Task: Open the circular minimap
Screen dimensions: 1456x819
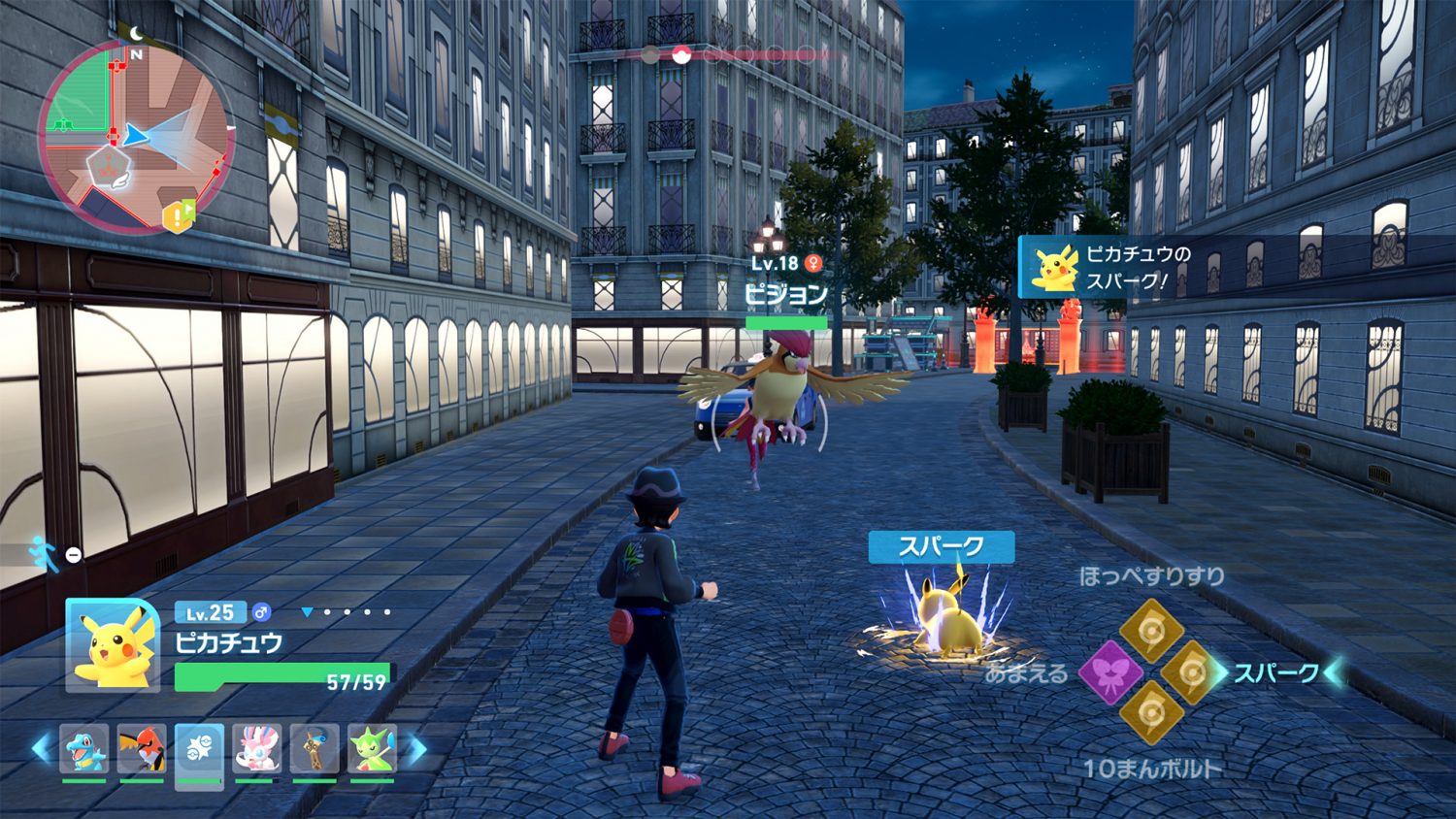Action: (135, 136)
